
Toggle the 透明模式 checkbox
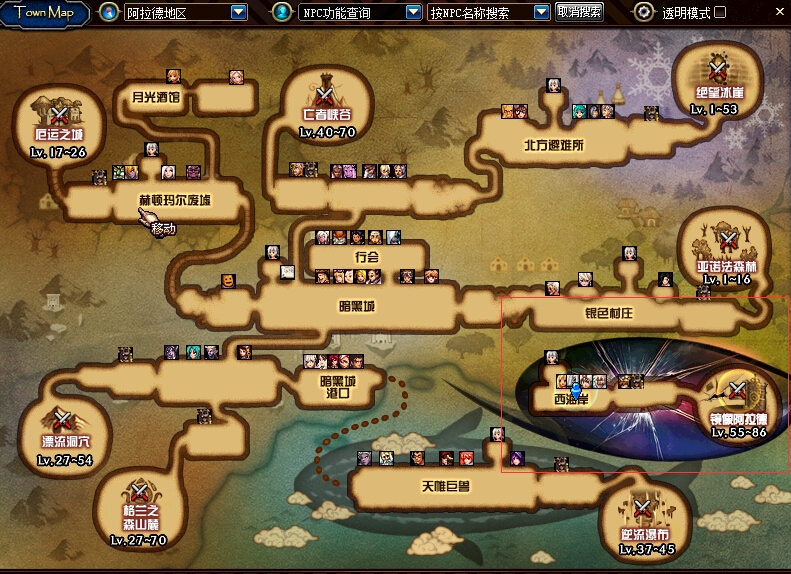coord(721,12)
